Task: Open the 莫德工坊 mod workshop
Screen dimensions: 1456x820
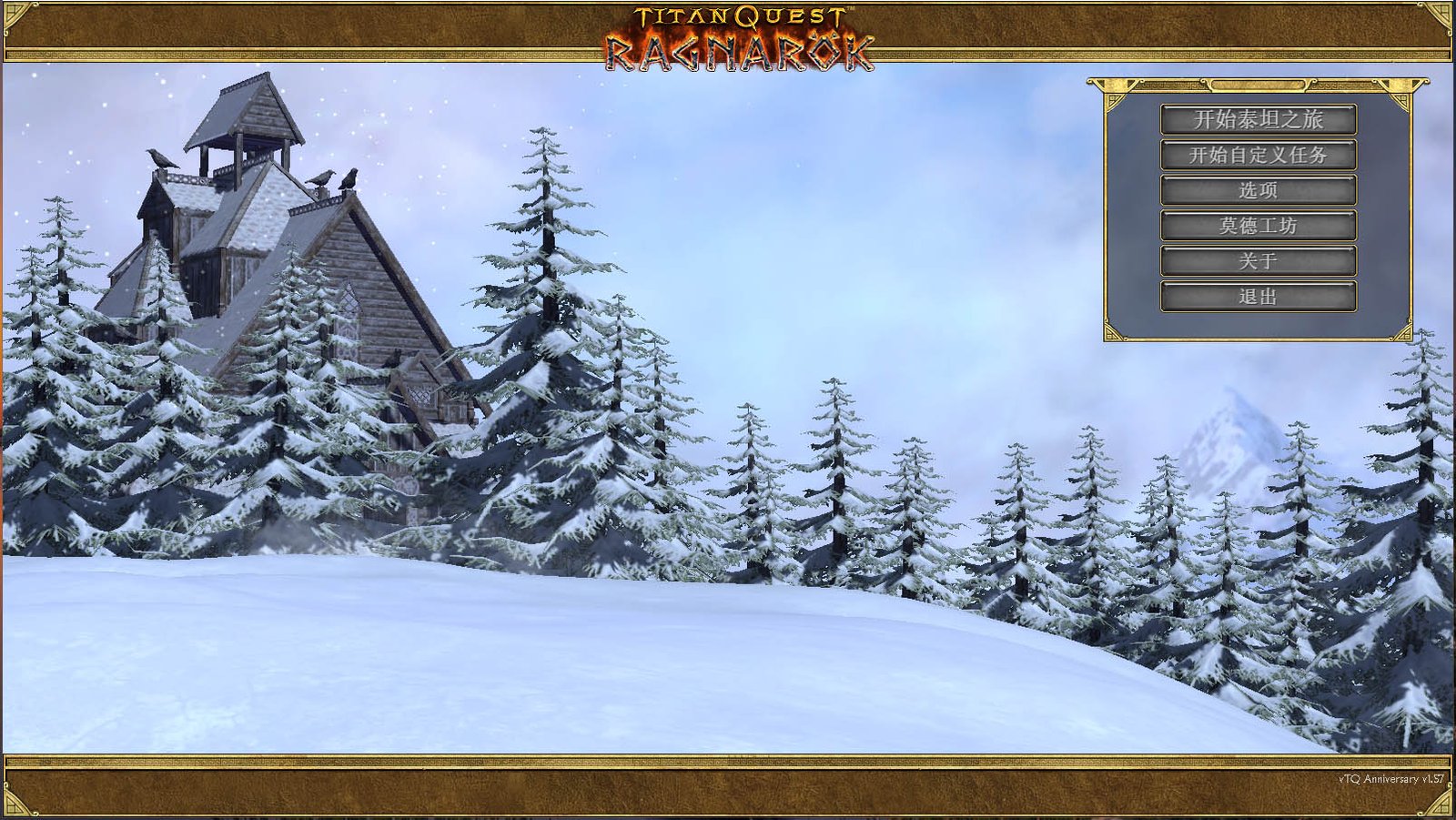Action: click(1258, 226)
